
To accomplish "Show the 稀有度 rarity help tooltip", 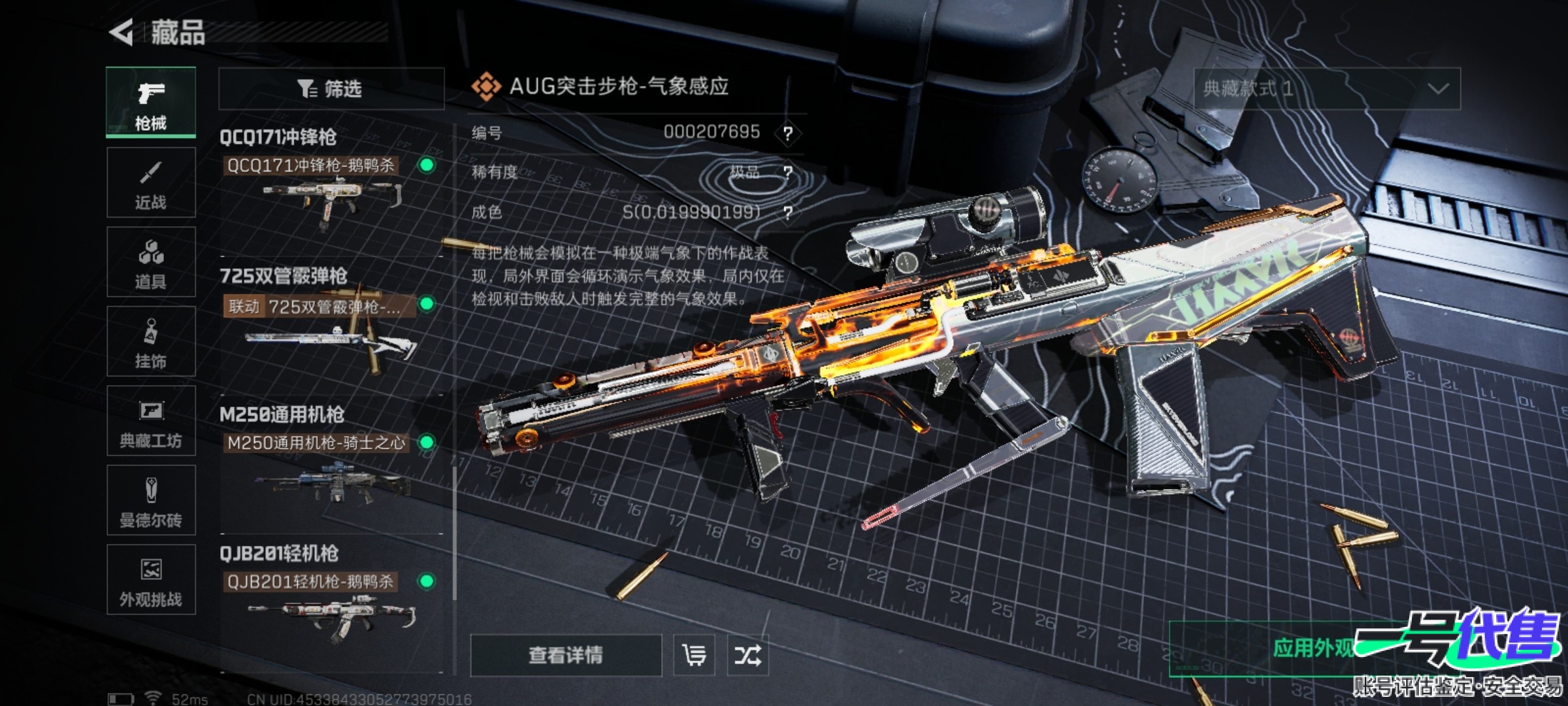I will [788, 173].
